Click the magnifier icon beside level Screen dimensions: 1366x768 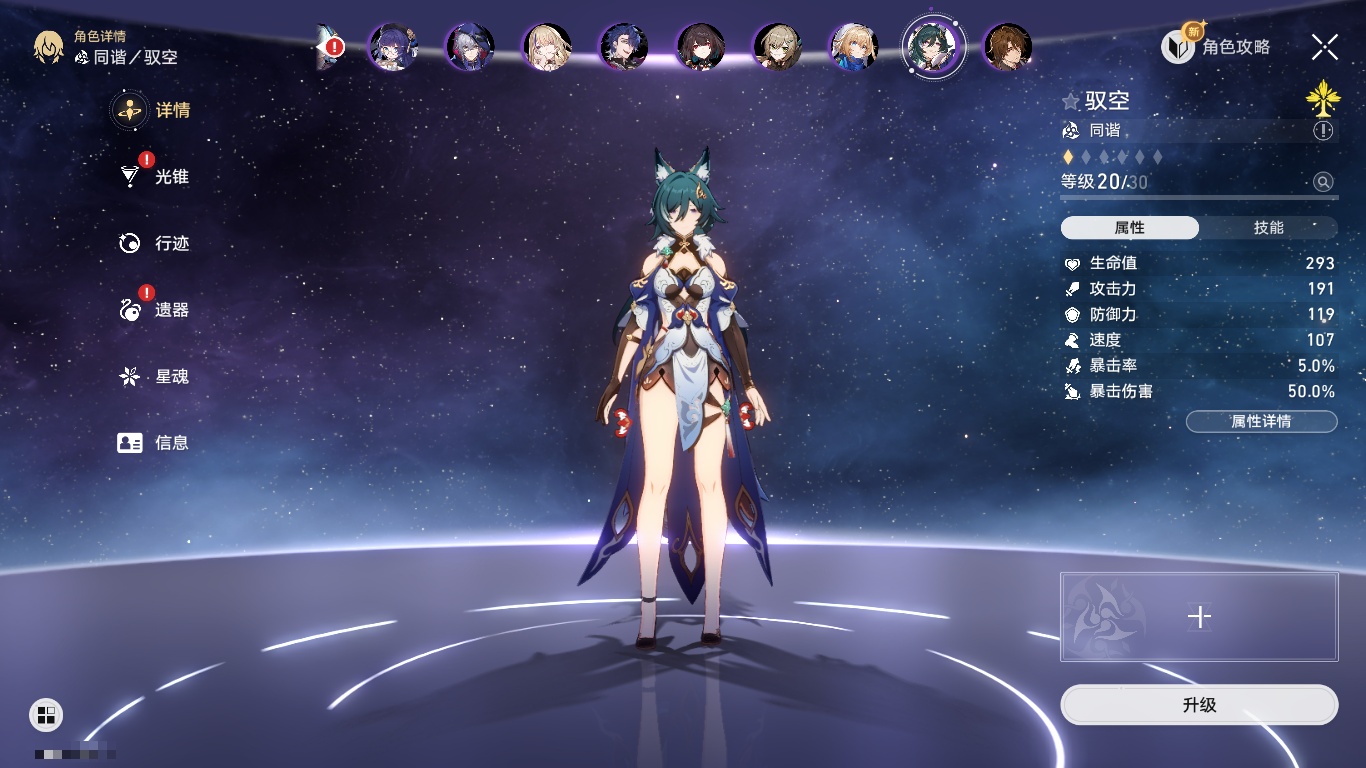pos(1323,182)
